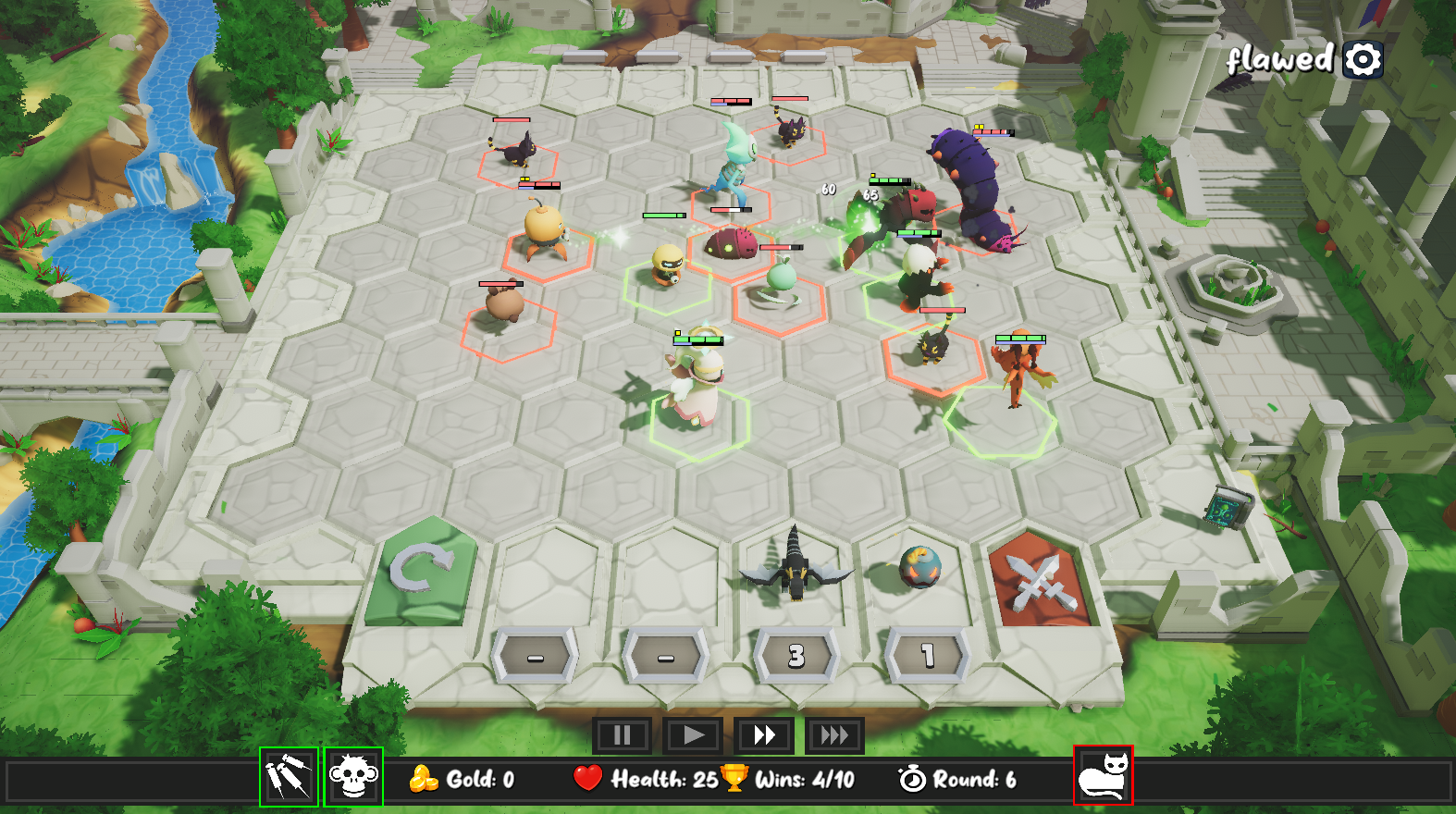Viewport: 1456px width, 814px height.
Task: Click the bench slot labeled 3
Action: pos(796,655)
